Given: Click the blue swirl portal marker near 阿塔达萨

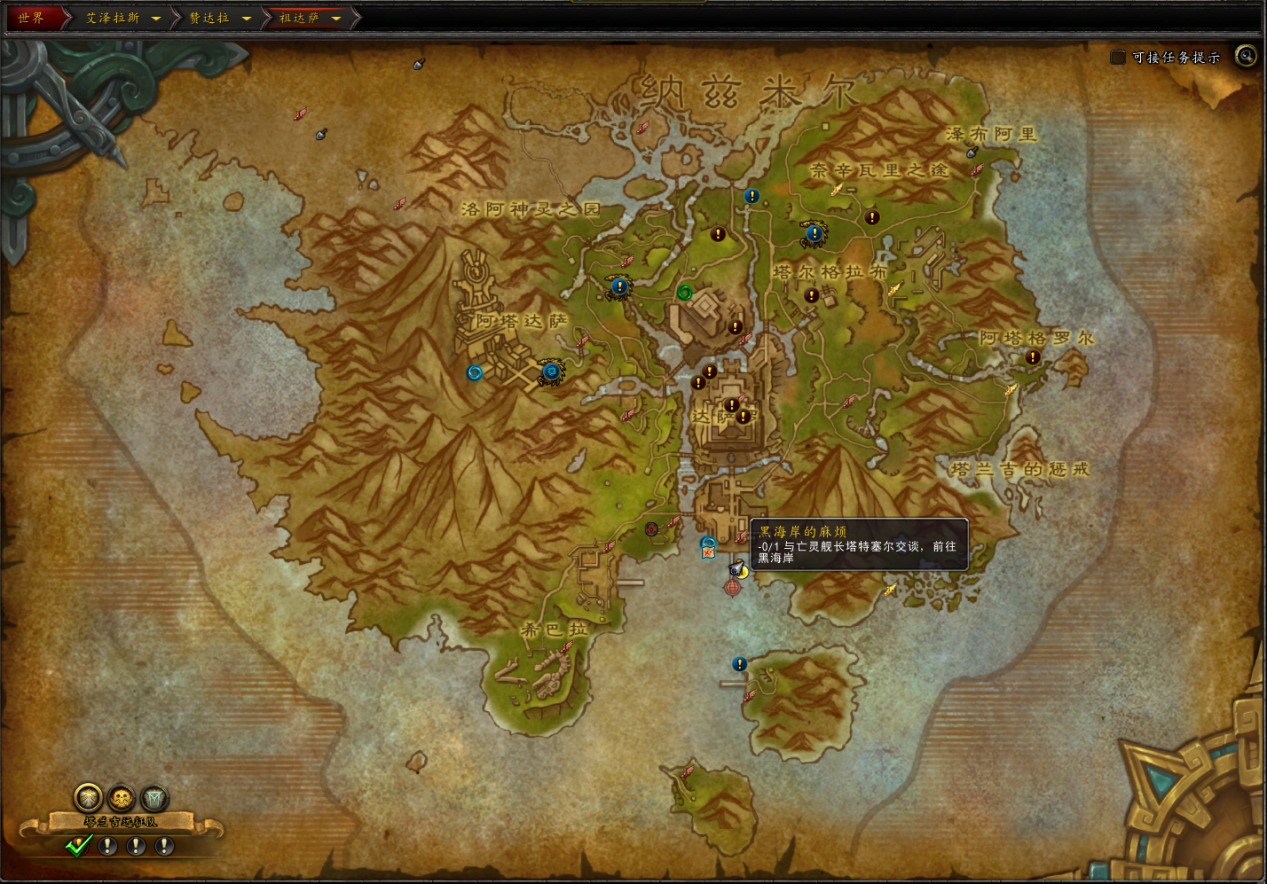Looking at the screenshot, I should tap(475, 373).
